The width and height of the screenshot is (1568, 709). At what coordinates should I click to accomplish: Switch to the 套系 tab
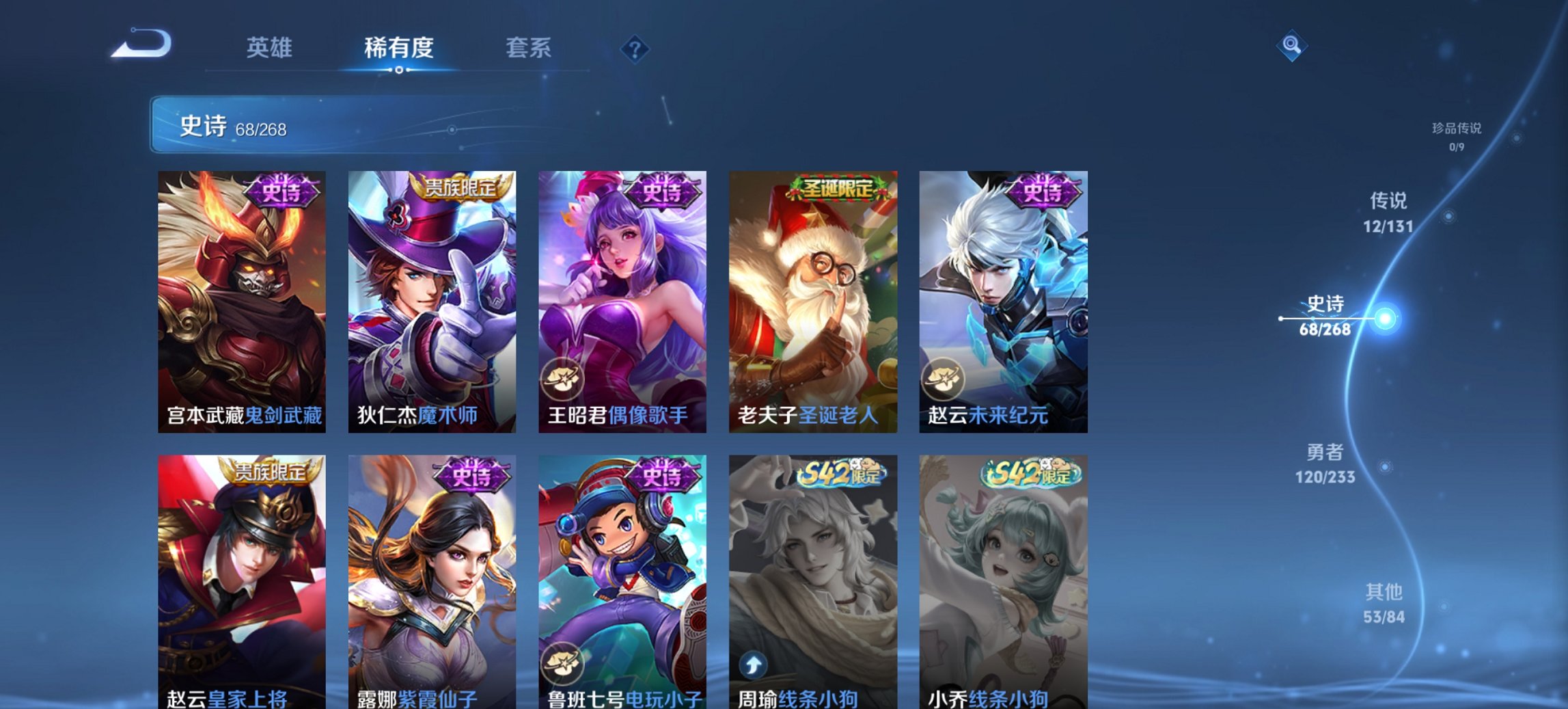[529, 48]
